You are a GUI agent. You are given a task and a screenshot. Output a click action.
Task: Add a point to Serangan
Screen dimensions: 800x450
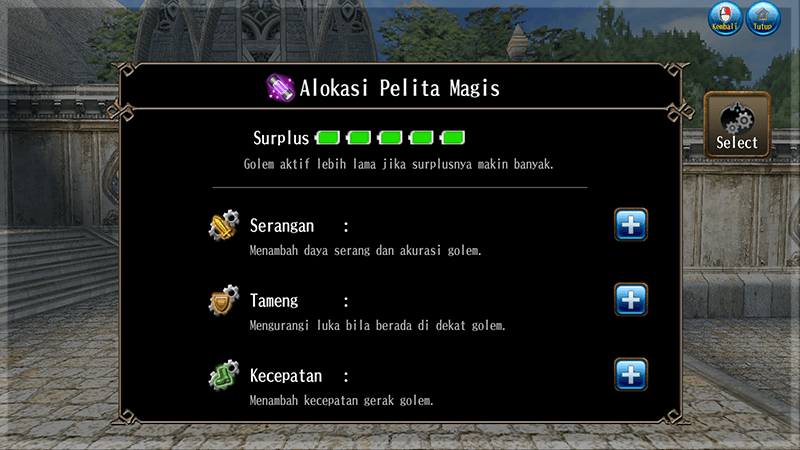coord(630,225)
